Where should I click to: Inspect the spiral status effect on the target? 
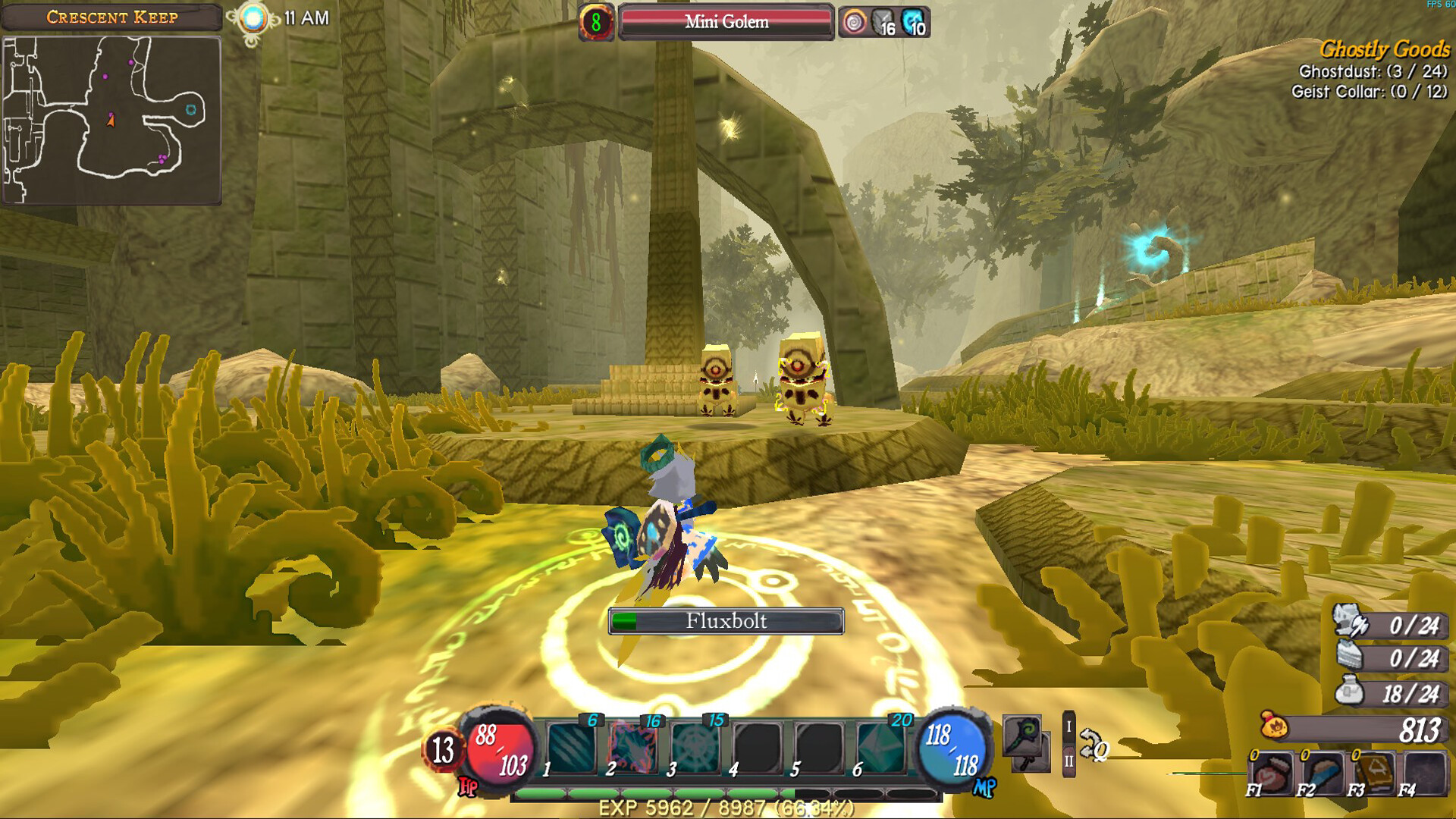click(855, 23)
